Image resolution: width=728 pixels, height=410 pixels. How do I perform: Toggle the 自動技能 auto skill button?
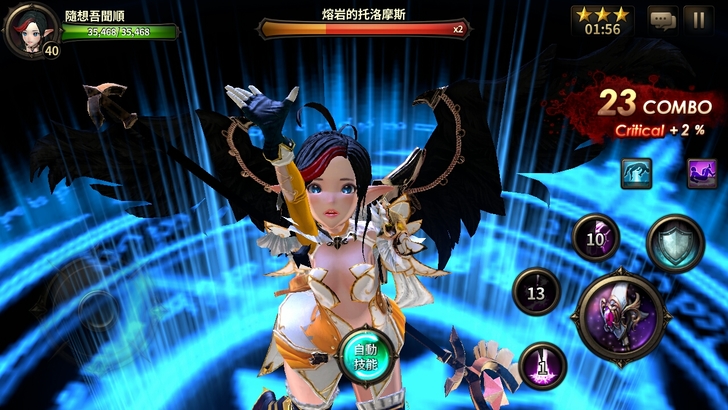[x=364, y=353]
